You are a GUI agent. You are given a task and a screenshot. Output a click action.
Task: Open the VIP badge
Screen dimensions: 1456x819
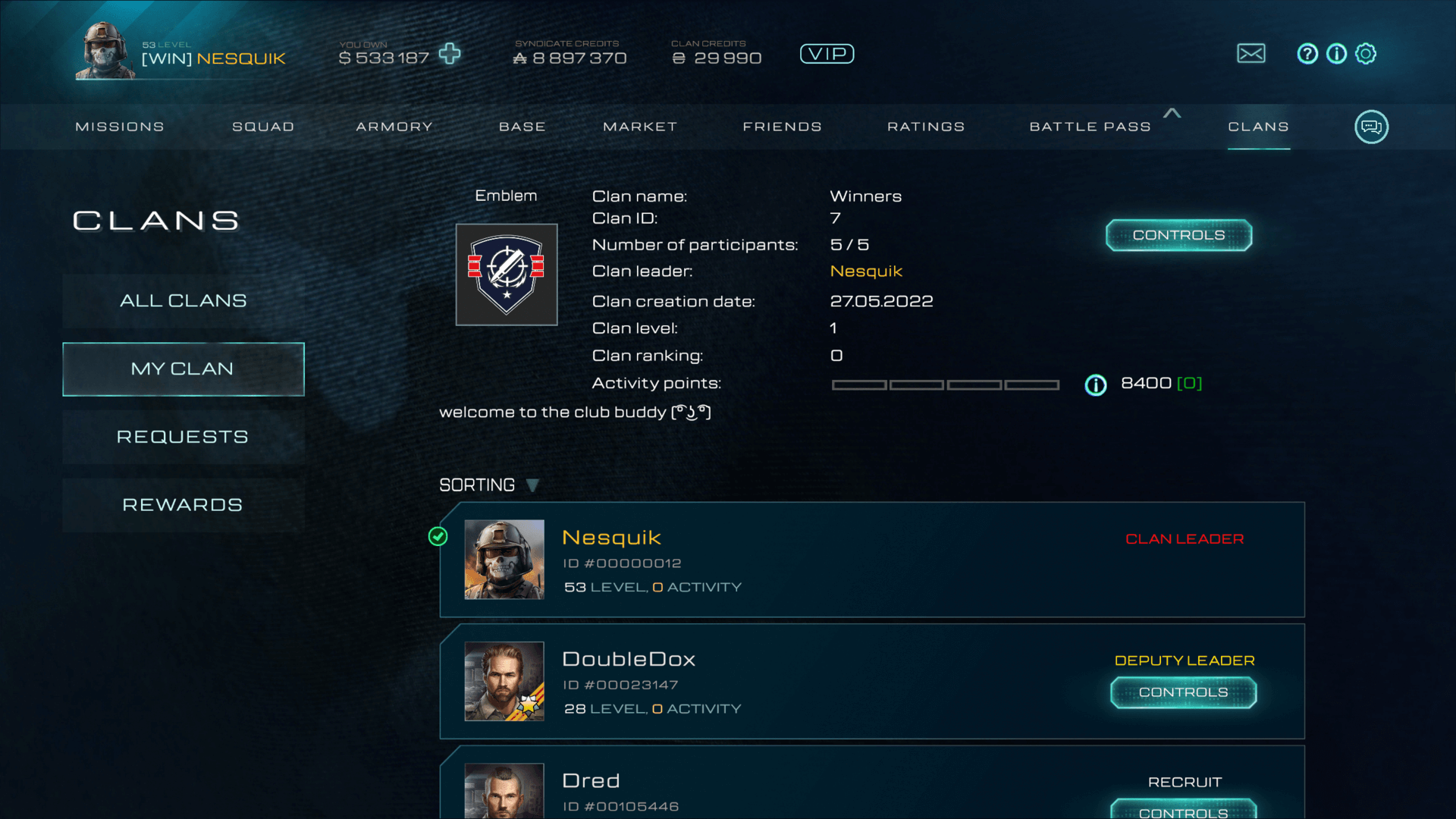coord(827,54)
